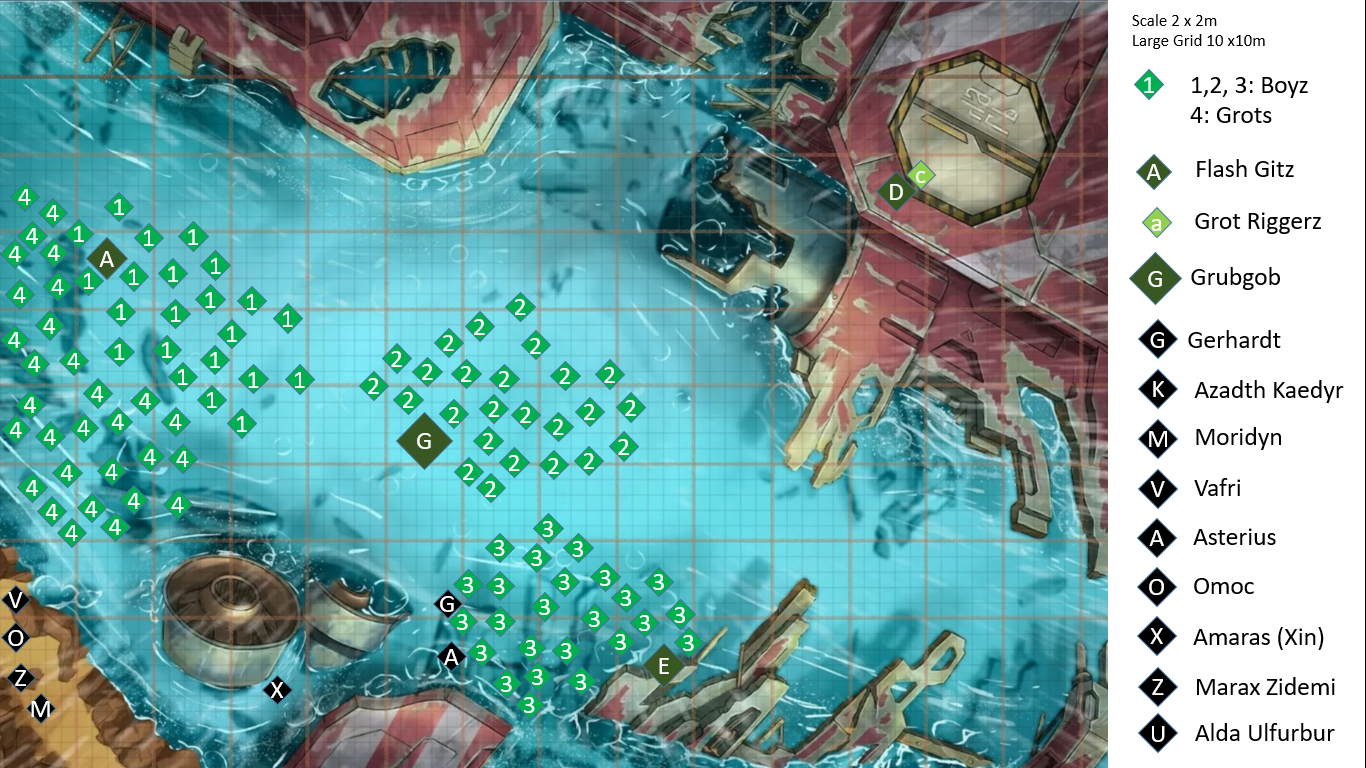The height and width of the screenshot is (768, 1366).
Task: Select the black V token on the map
Action: click(16, 600)
